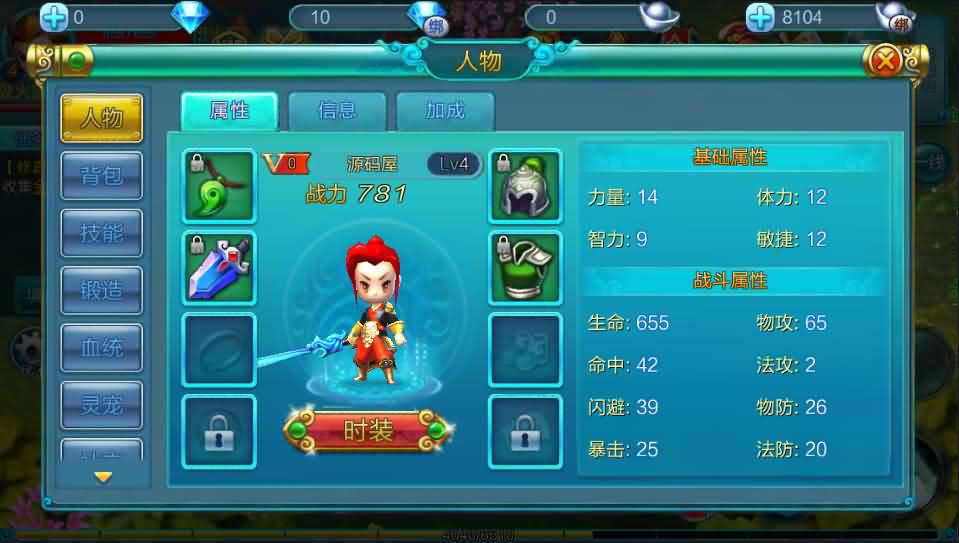Viewport: 959px width, 543px height.
Task: Select the 人物 sidebar menu entry
Action: [102, 118]
